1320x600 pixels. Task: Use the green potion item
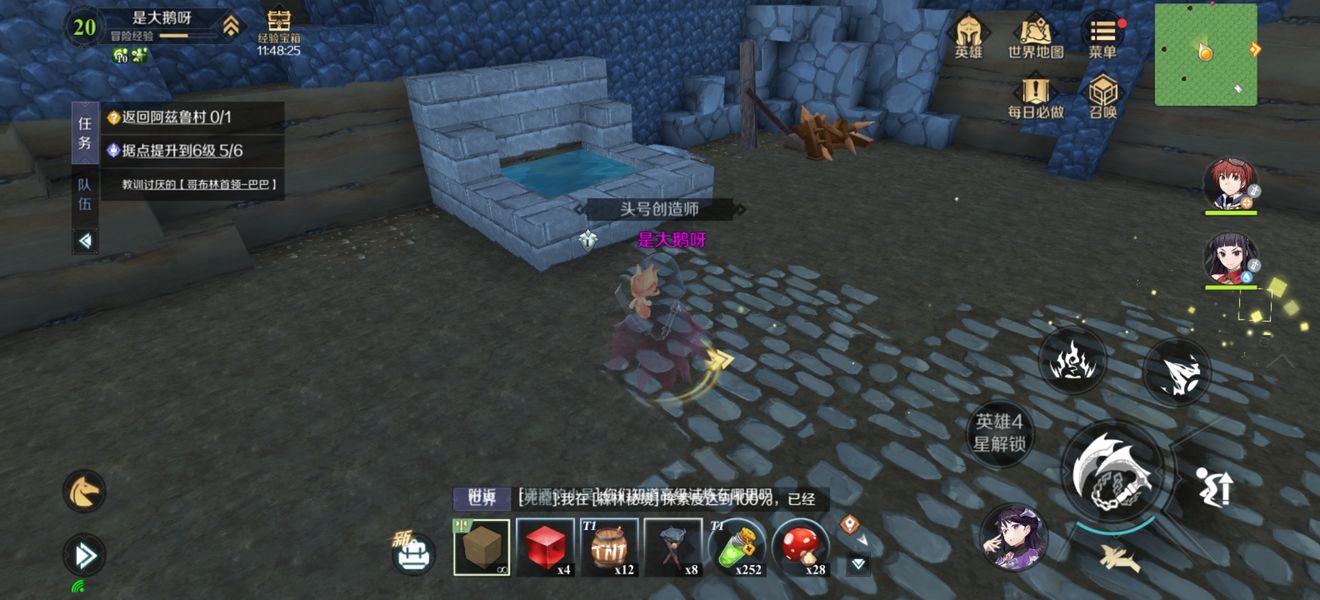(736, 547)
